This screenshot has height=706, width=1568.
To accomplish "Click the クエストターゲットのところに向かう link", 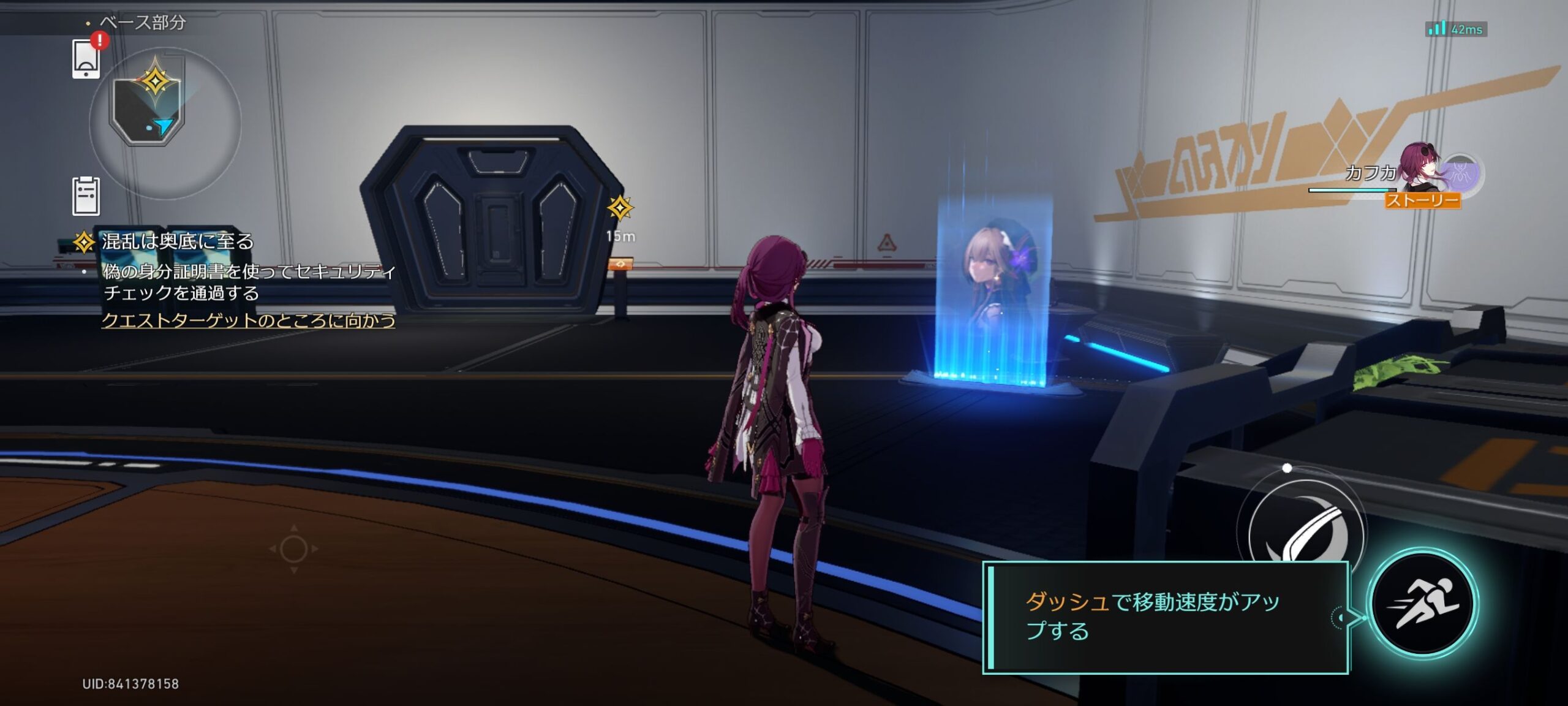I will 248,320.
